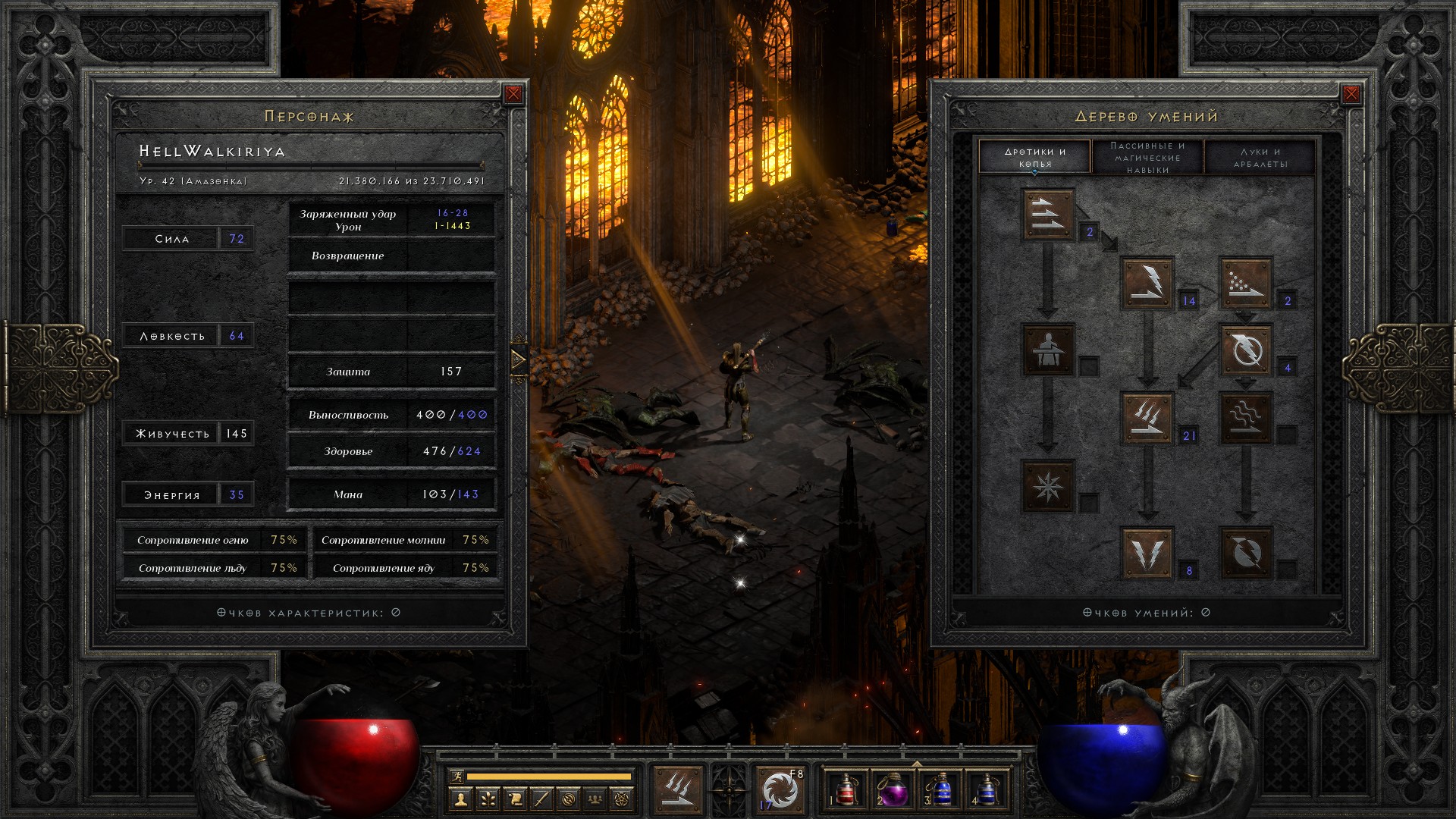Image resolution: width=1456 pixels, height=819 pixels.
Task: Expand the advanced stats arrow on character panel
Action: coord(519,359)
